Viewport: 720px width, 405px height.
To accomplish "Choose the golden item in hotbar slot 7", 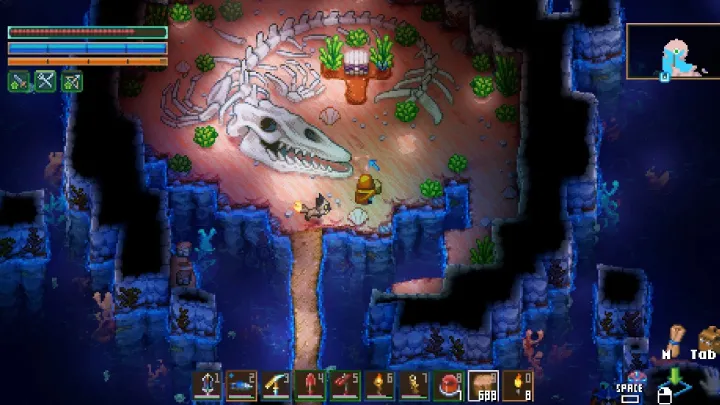I will [x=414, y=385].
